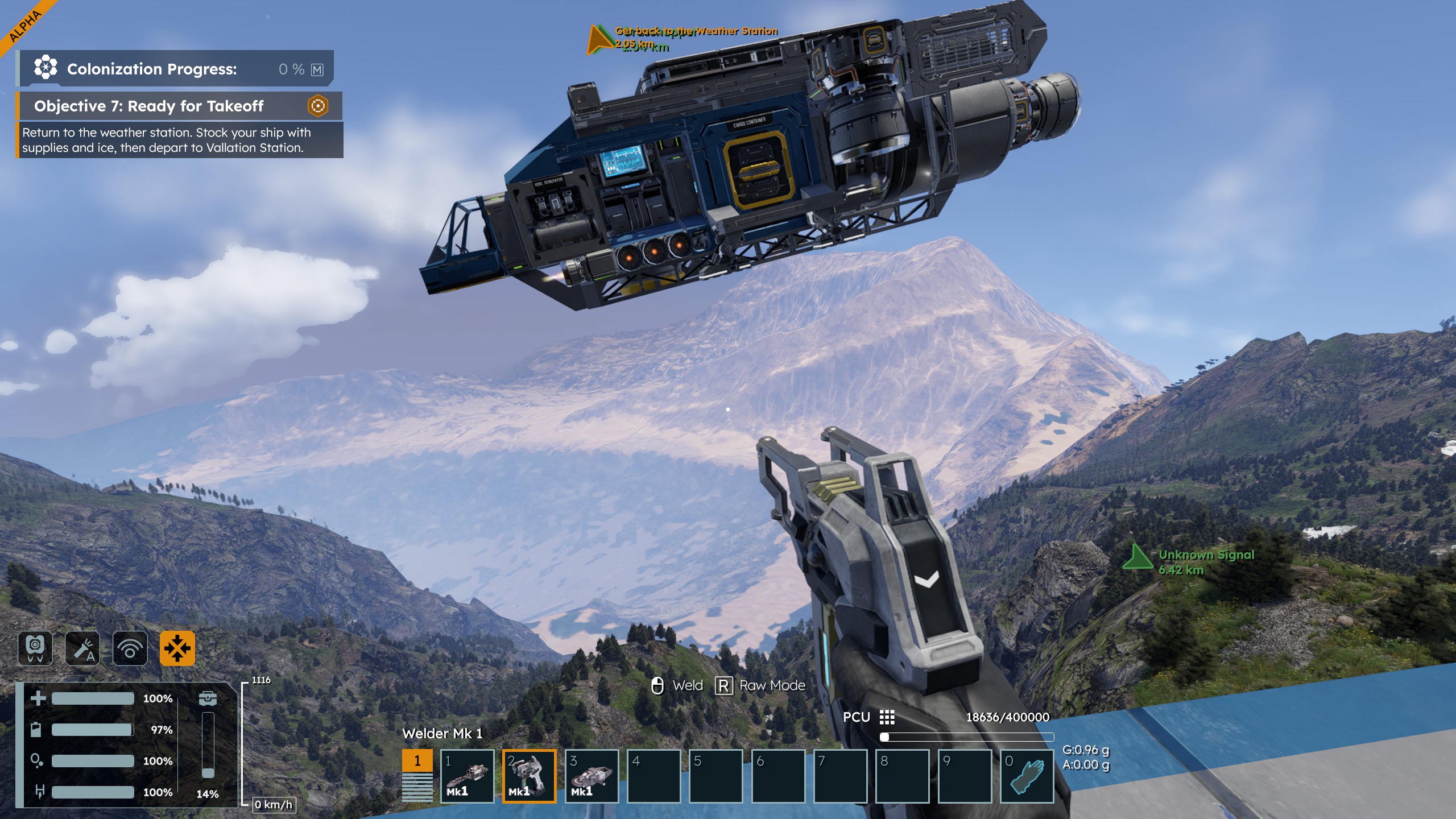Toggle the flashlight icon
Viewport: 1456px width, 819px height.
pos(82,648)
